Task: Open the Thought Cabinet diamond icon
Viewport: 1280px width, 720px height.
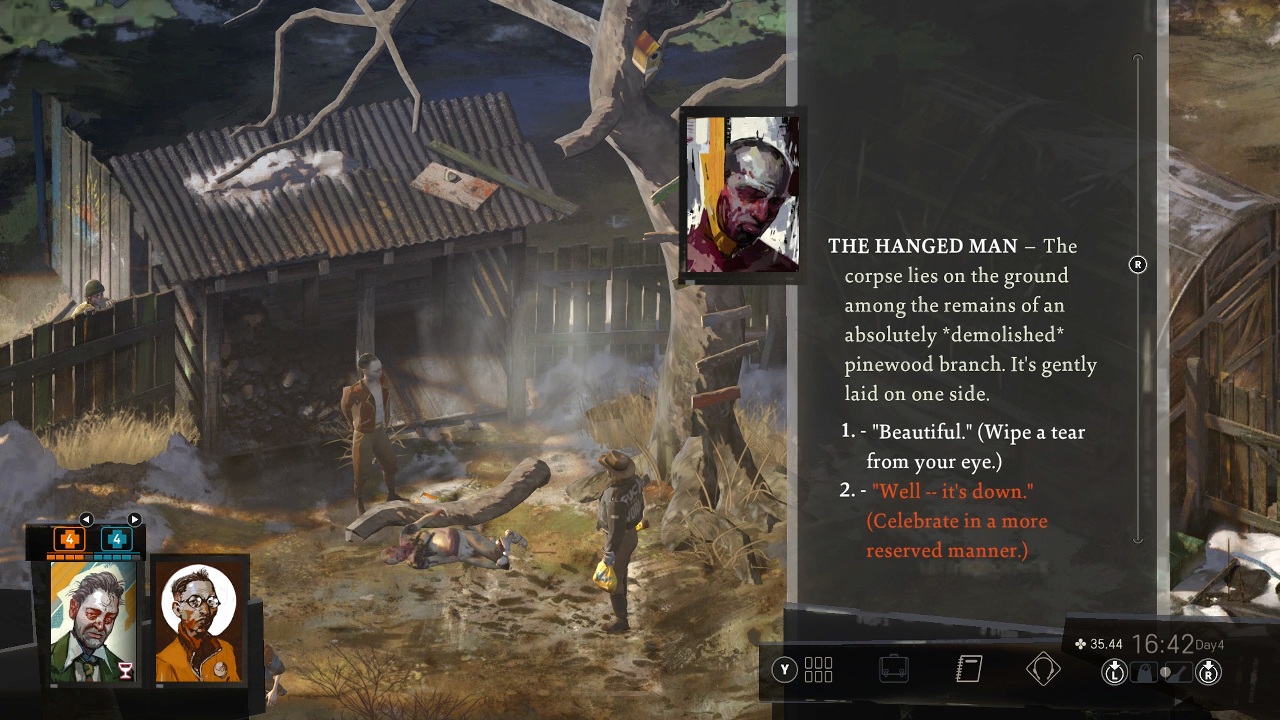Action: click(x=1046, y=670)
